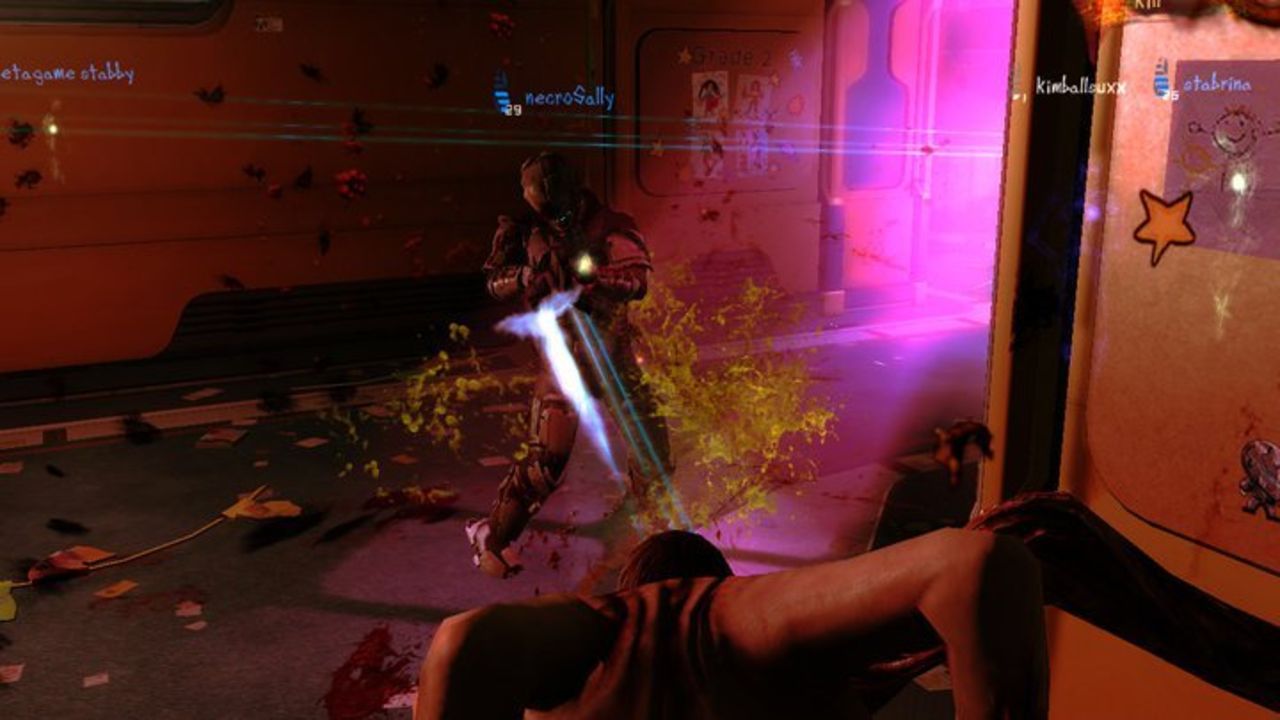Viewport: 1280px width, 720px height.
Task: Expand the Kill indicator at top right
Action: tap(1147, 5)
